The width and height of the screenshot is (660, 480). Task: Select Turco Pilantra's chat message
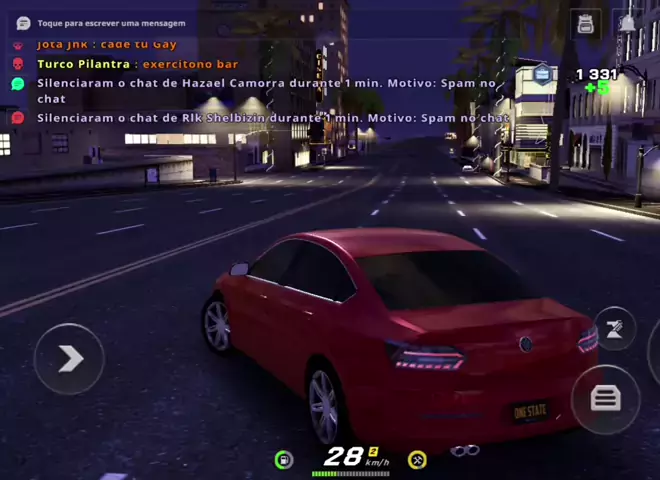click(x=138, y=64)
